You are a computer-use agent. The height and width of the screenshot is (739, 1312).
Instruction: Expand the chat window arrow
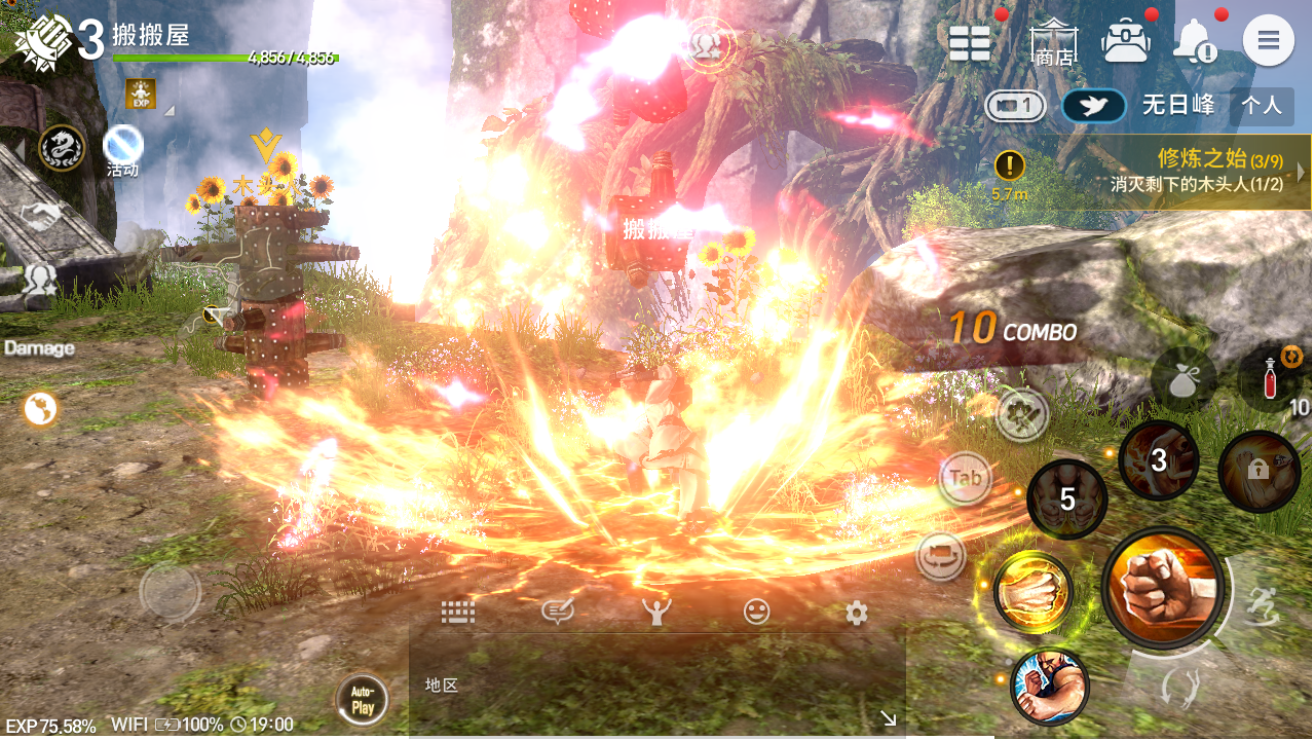tap(887, 717)
